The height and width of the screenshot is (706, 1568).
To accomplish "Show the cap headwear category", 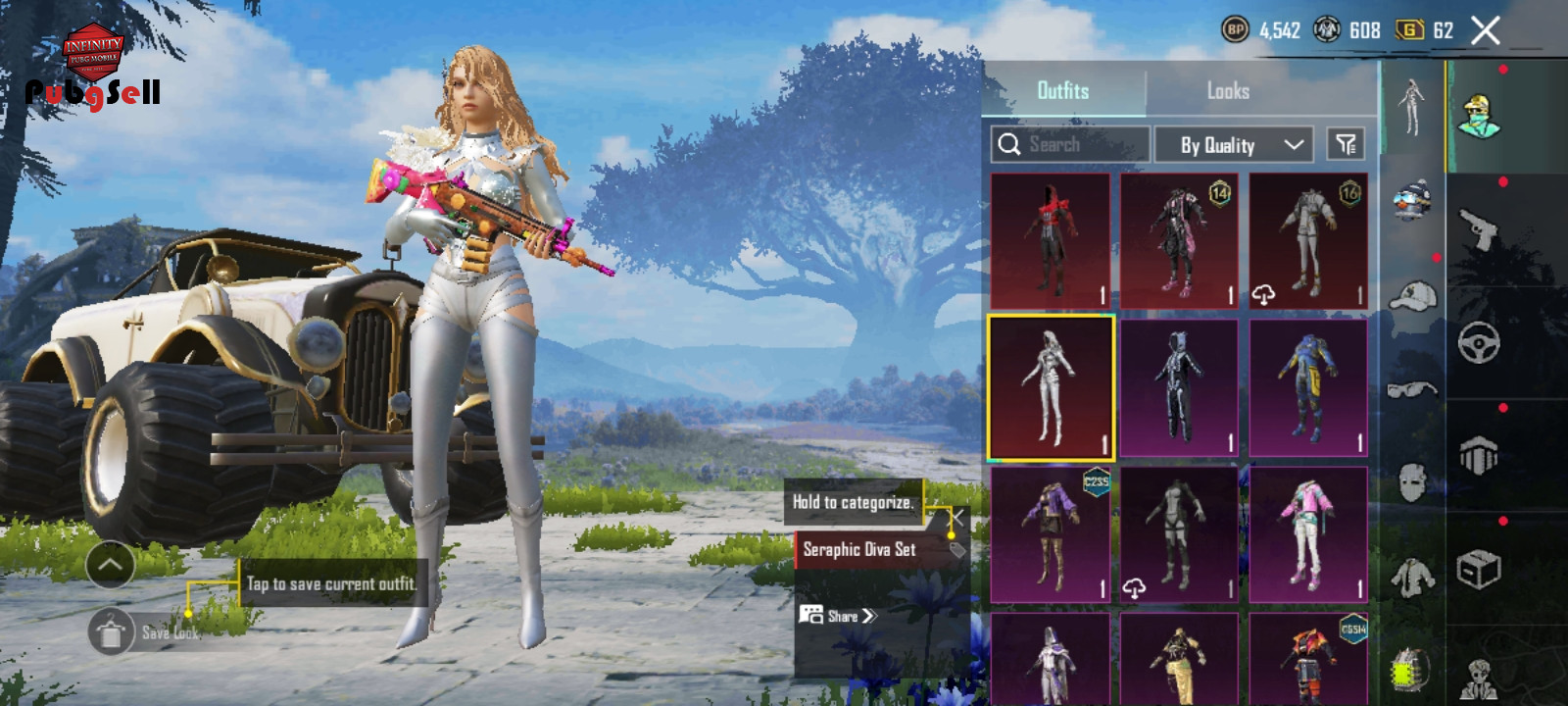I will (1412, 296).
